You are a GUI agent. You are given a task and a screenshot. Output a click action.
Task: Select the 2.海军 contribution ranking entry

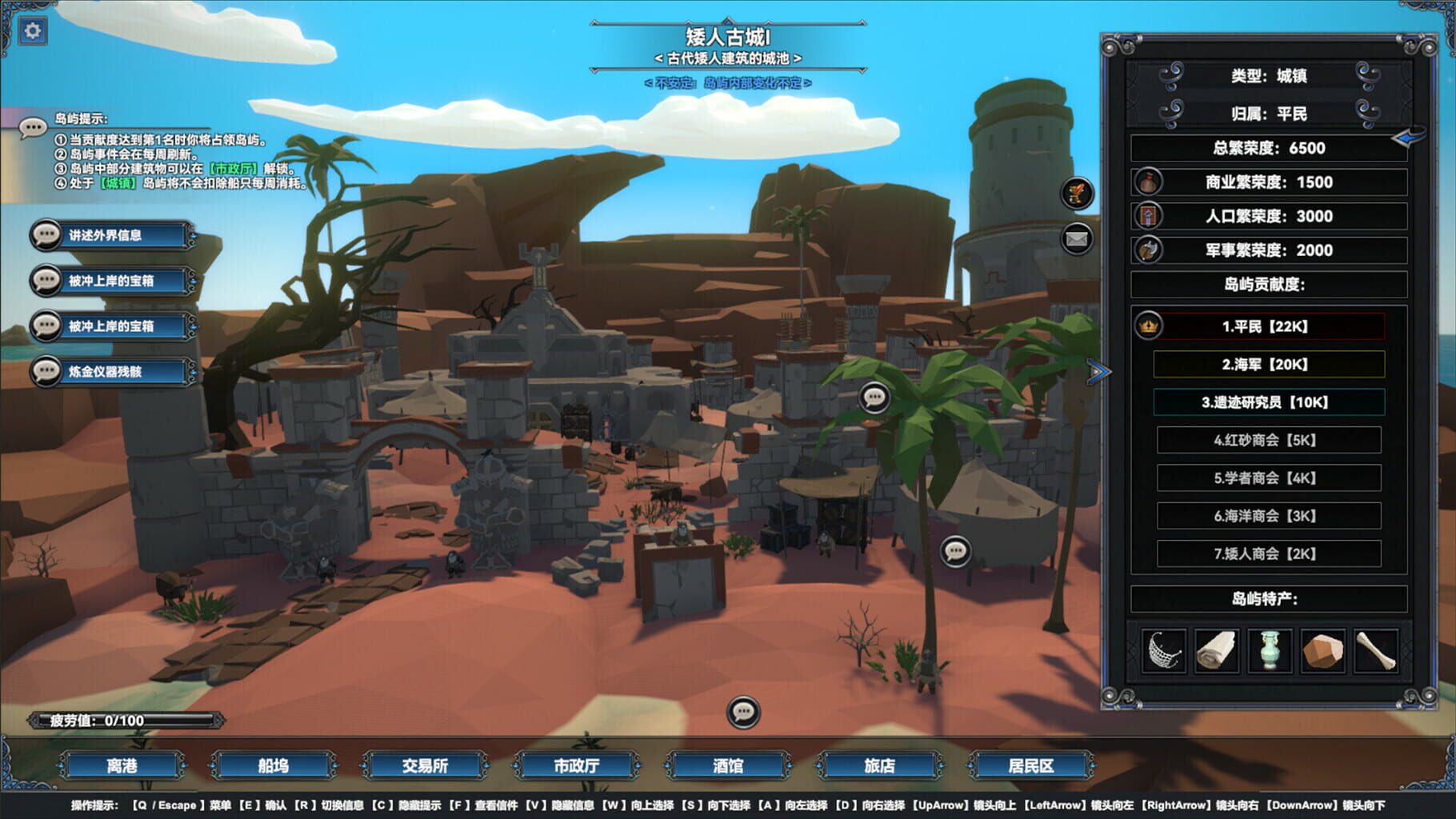coord(1268,364)
